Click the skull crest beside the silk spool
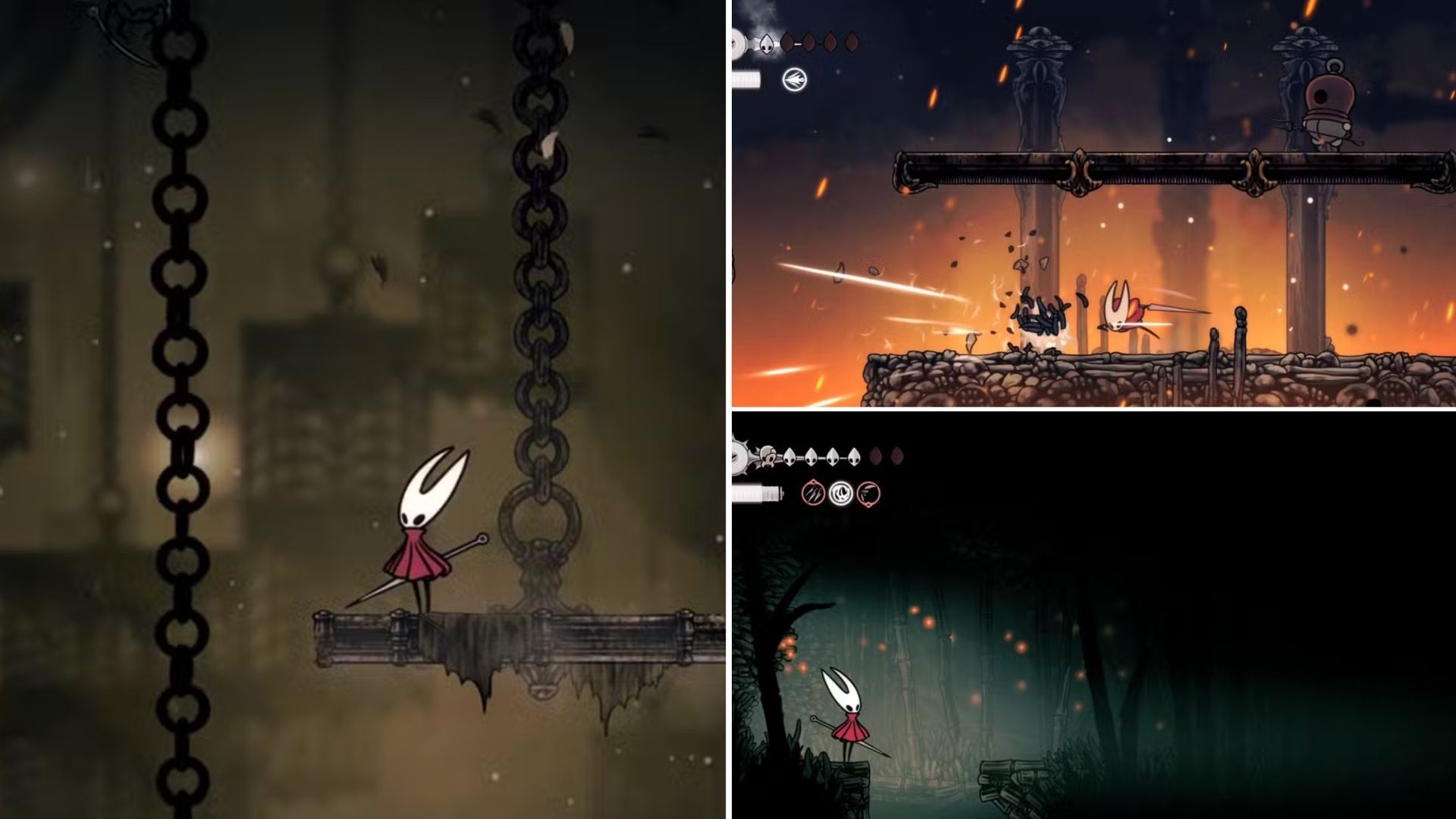Viewport: 1456px width, 819px height. coord(767,456)
